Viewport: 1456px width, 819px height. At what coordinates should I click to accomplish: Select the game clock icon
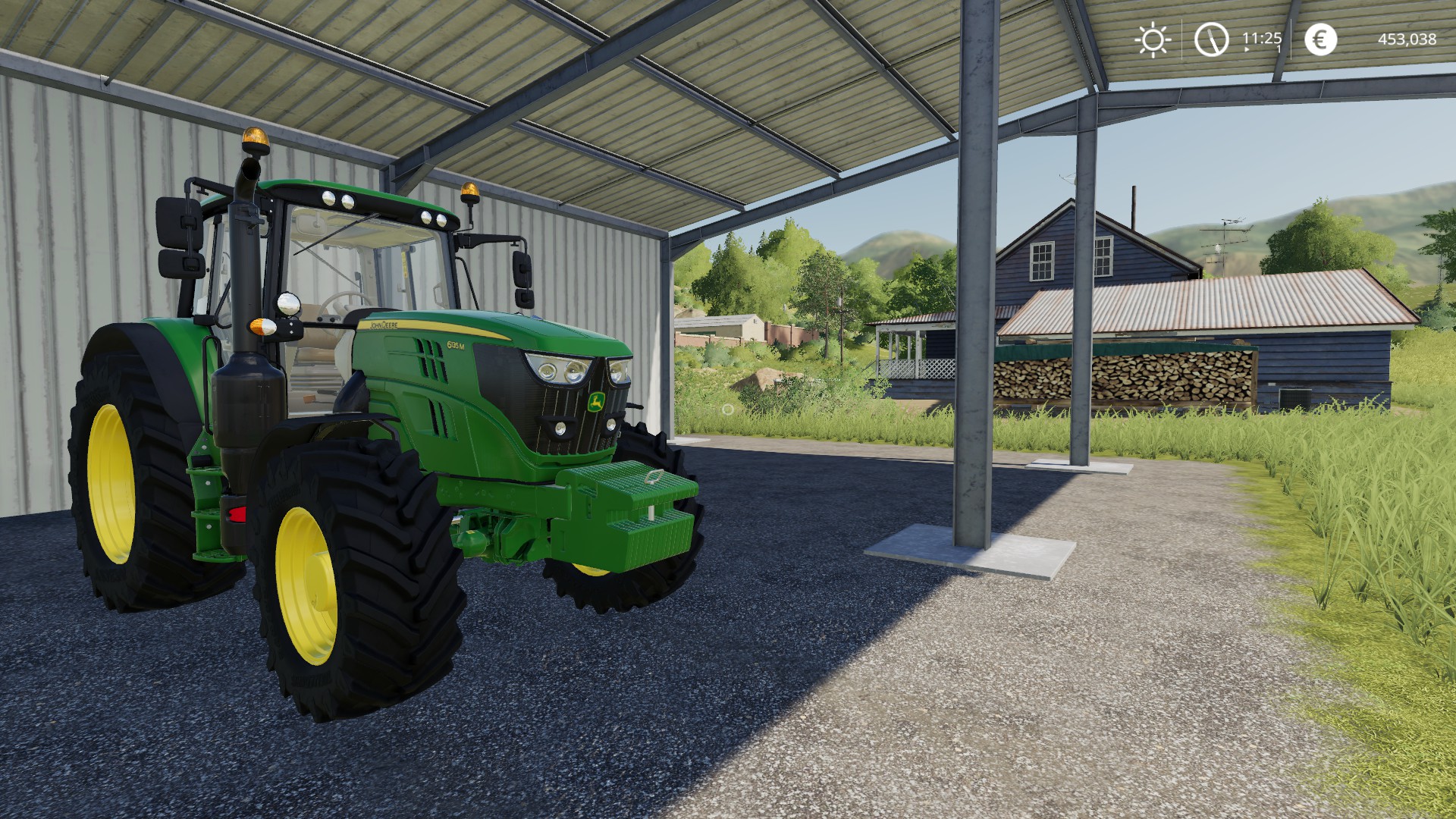pos(1211,39)
